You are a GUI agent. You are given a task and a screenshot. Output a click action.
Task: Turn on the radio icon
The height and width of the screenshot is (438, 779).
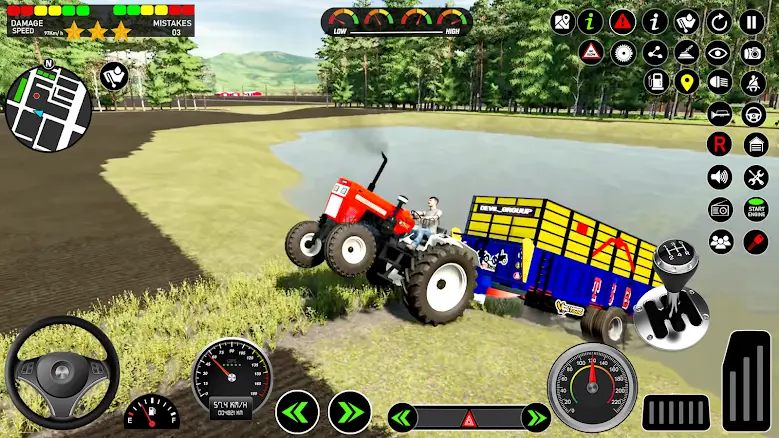point(720,209)
